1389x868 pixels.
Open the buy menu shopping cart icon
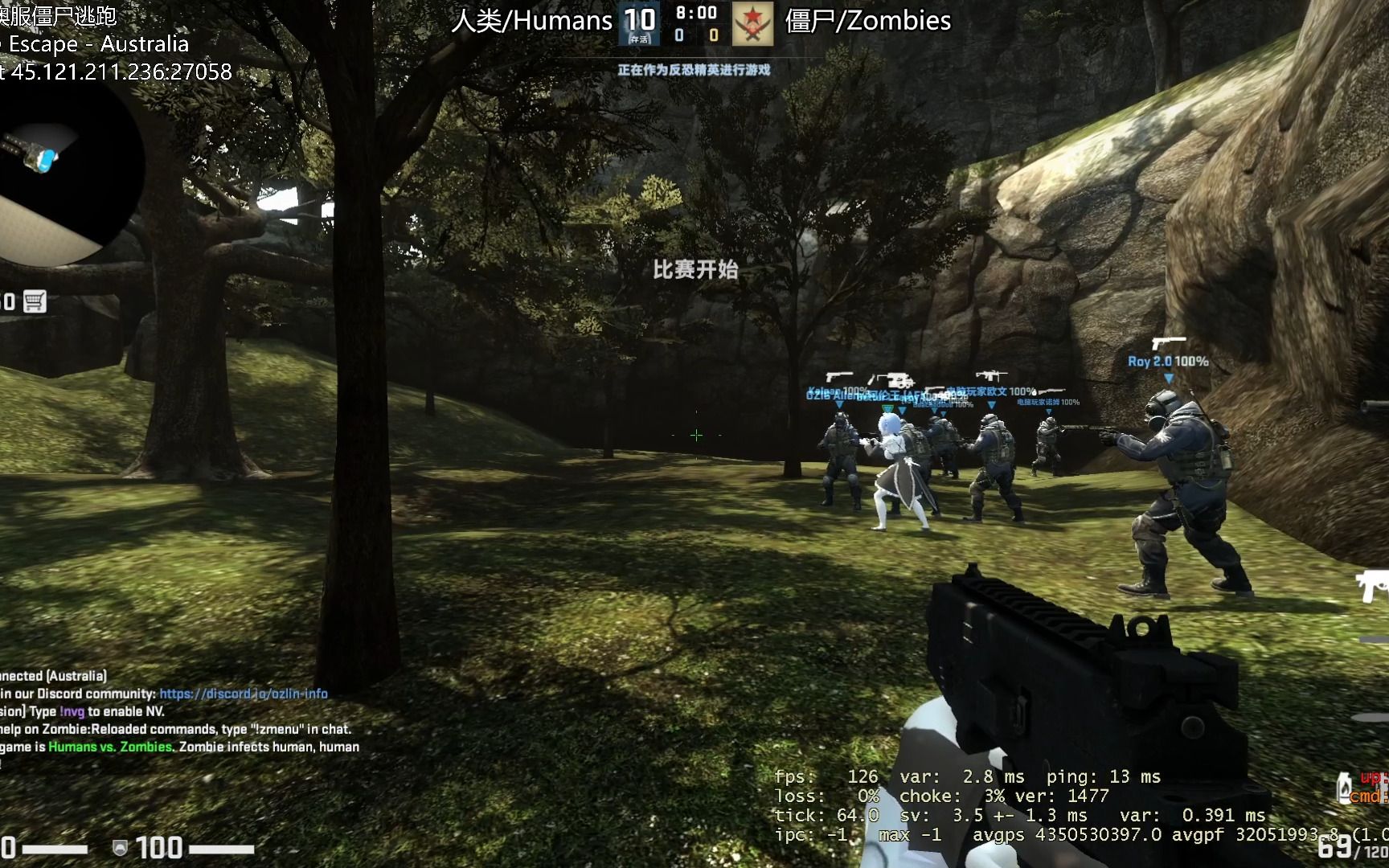35,301
